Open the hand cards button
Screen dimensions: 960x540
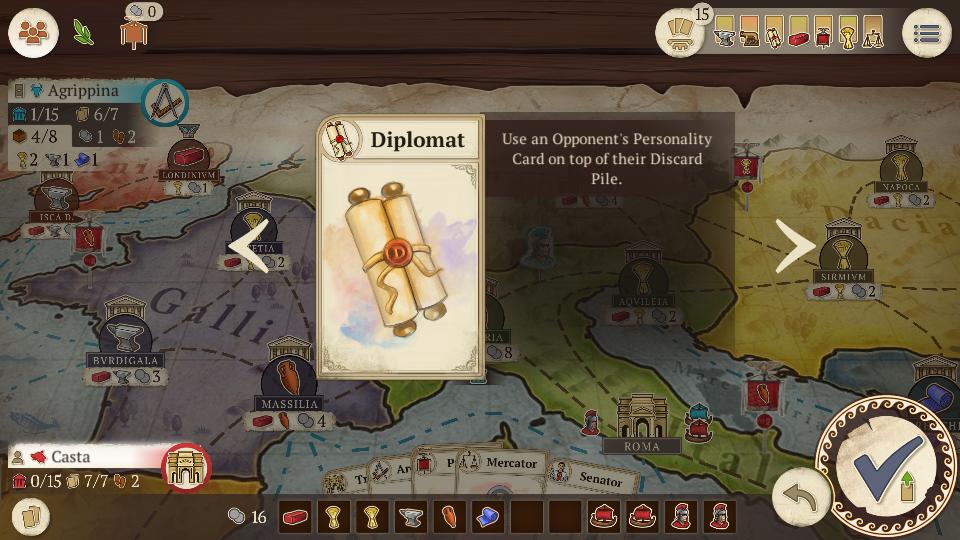31,516
